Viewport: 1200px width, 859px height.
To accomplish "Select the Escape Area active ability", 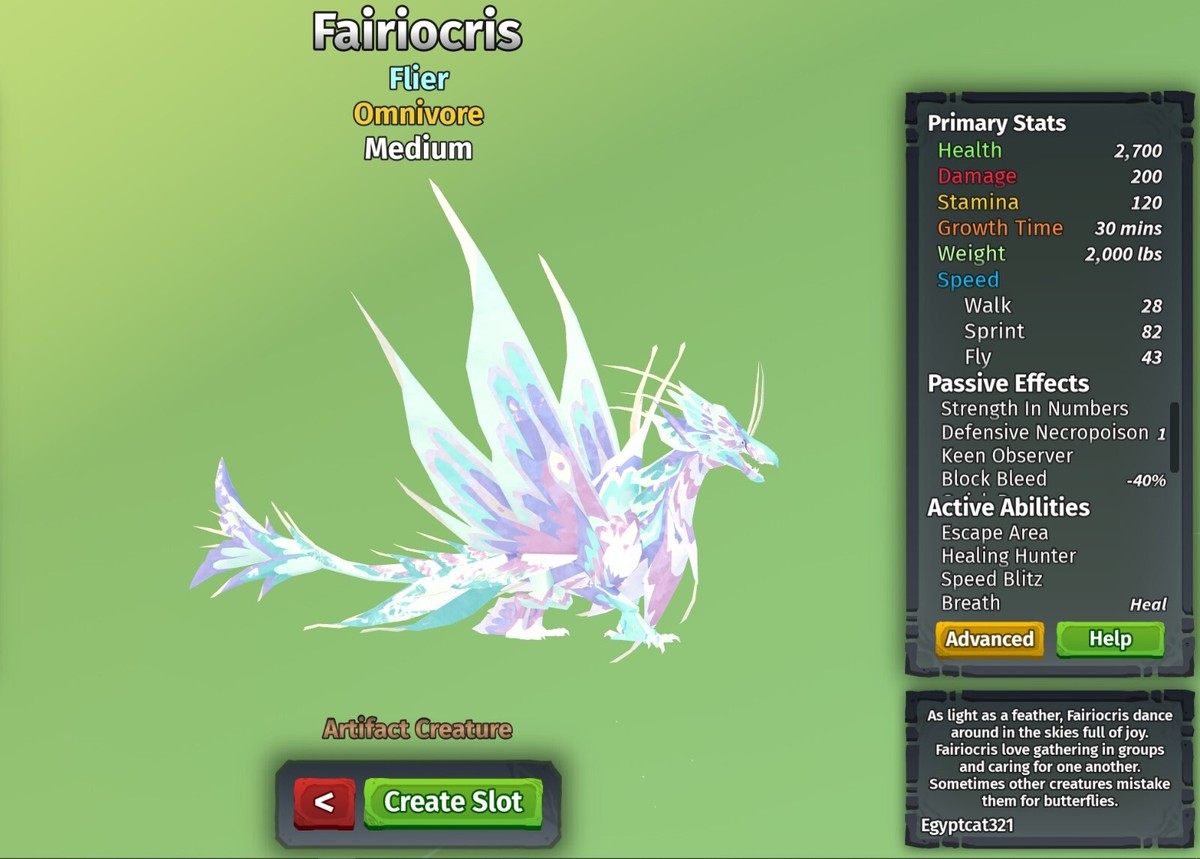I will (x=994, y=532).
